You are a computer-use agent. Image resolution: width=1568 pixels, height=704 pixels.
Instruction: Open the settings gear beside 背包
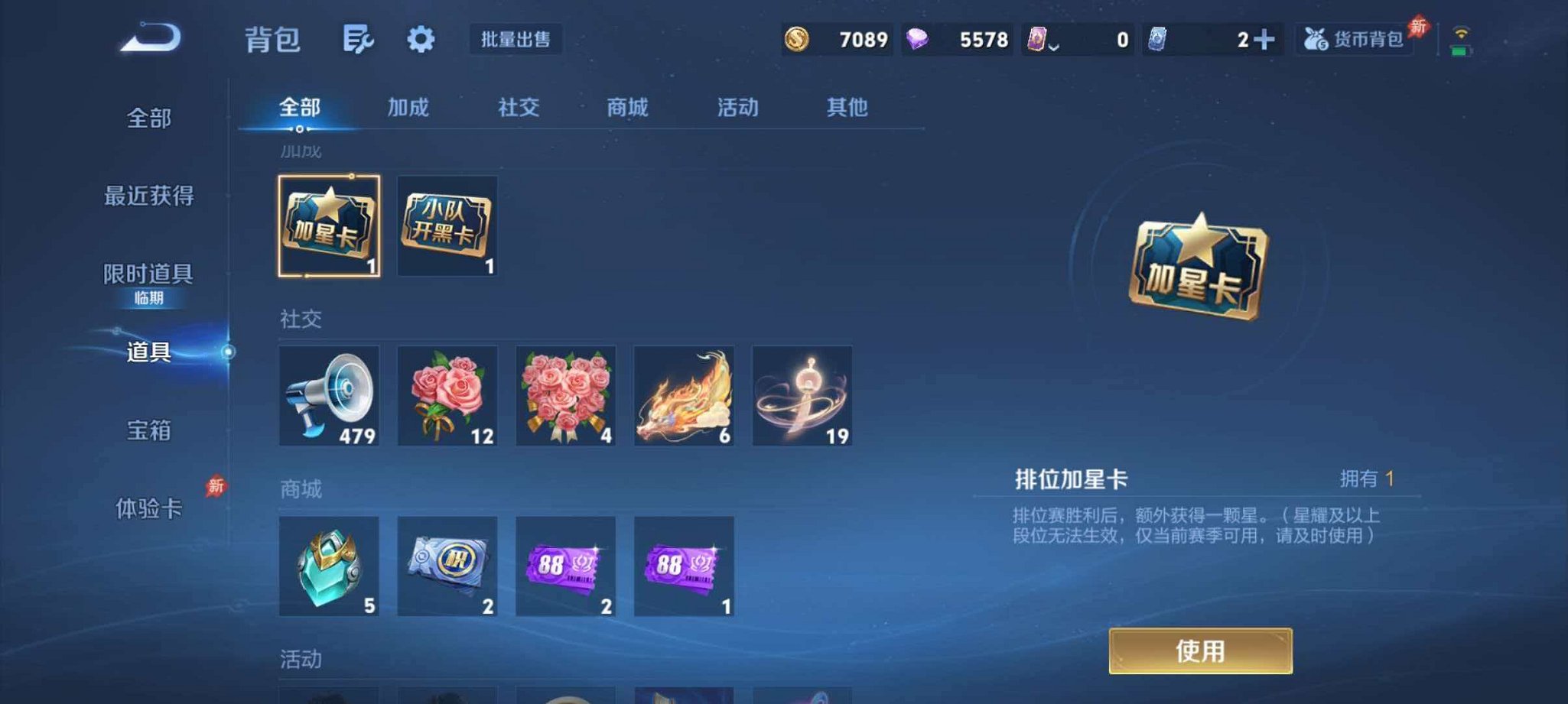[x=420, y=41]
